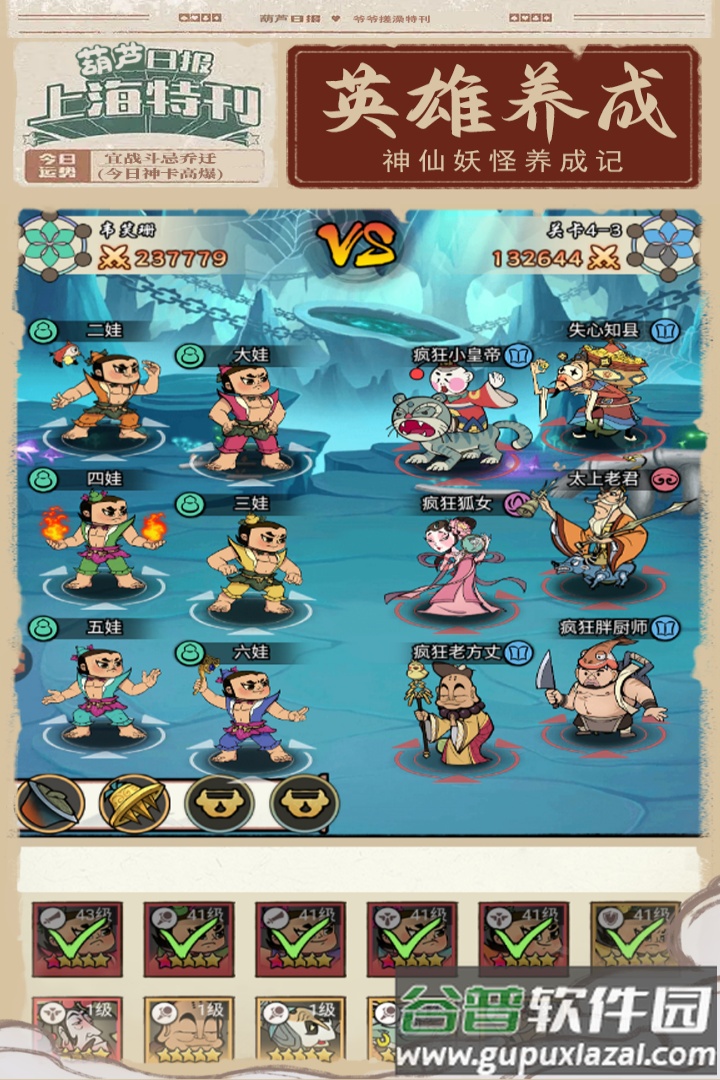
Task: Pick the white tiger hero card
Action: [300, 1030]
